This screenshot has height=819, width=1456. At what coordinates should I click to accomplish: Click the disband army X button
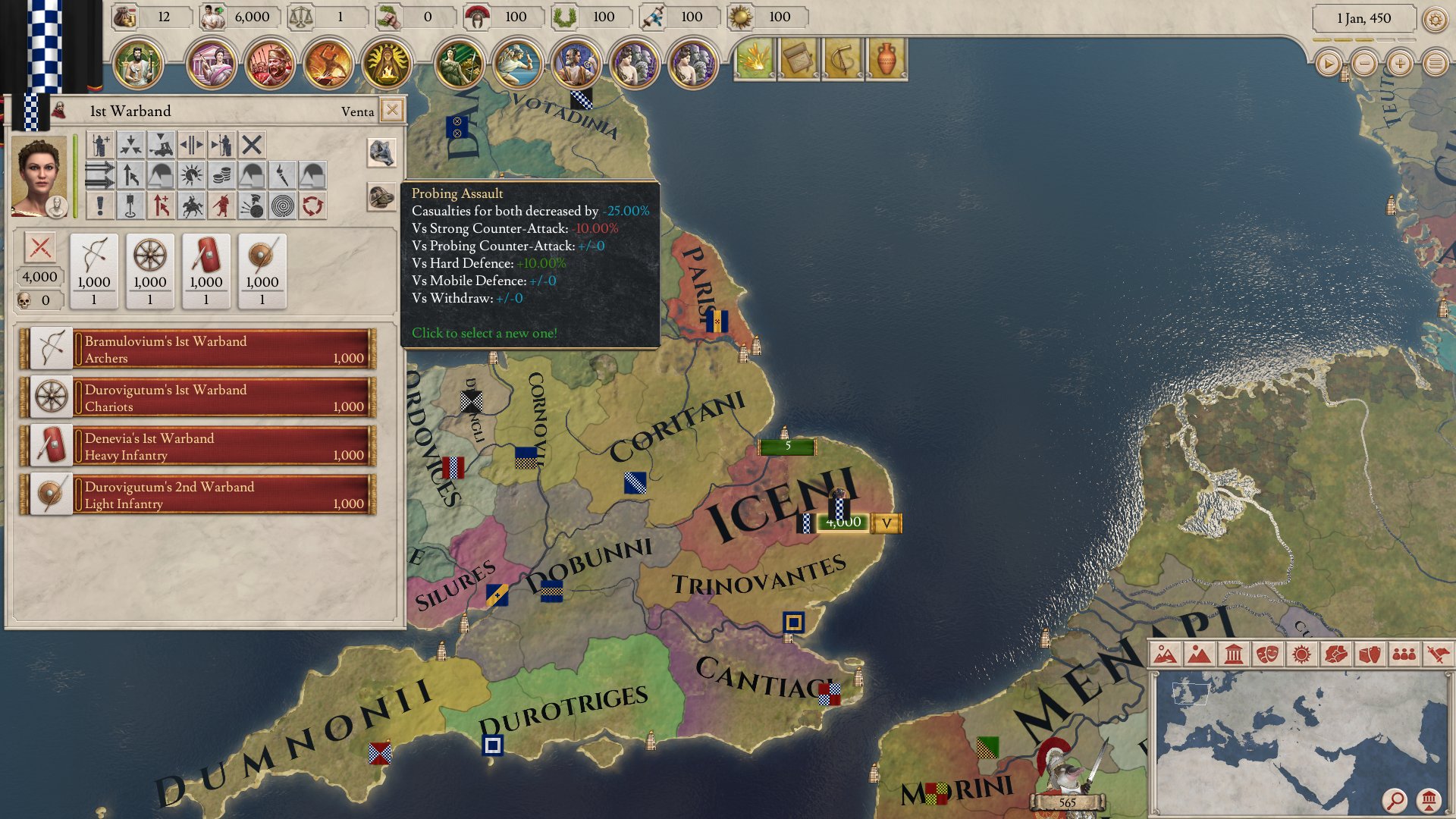(x=252, y=144)
